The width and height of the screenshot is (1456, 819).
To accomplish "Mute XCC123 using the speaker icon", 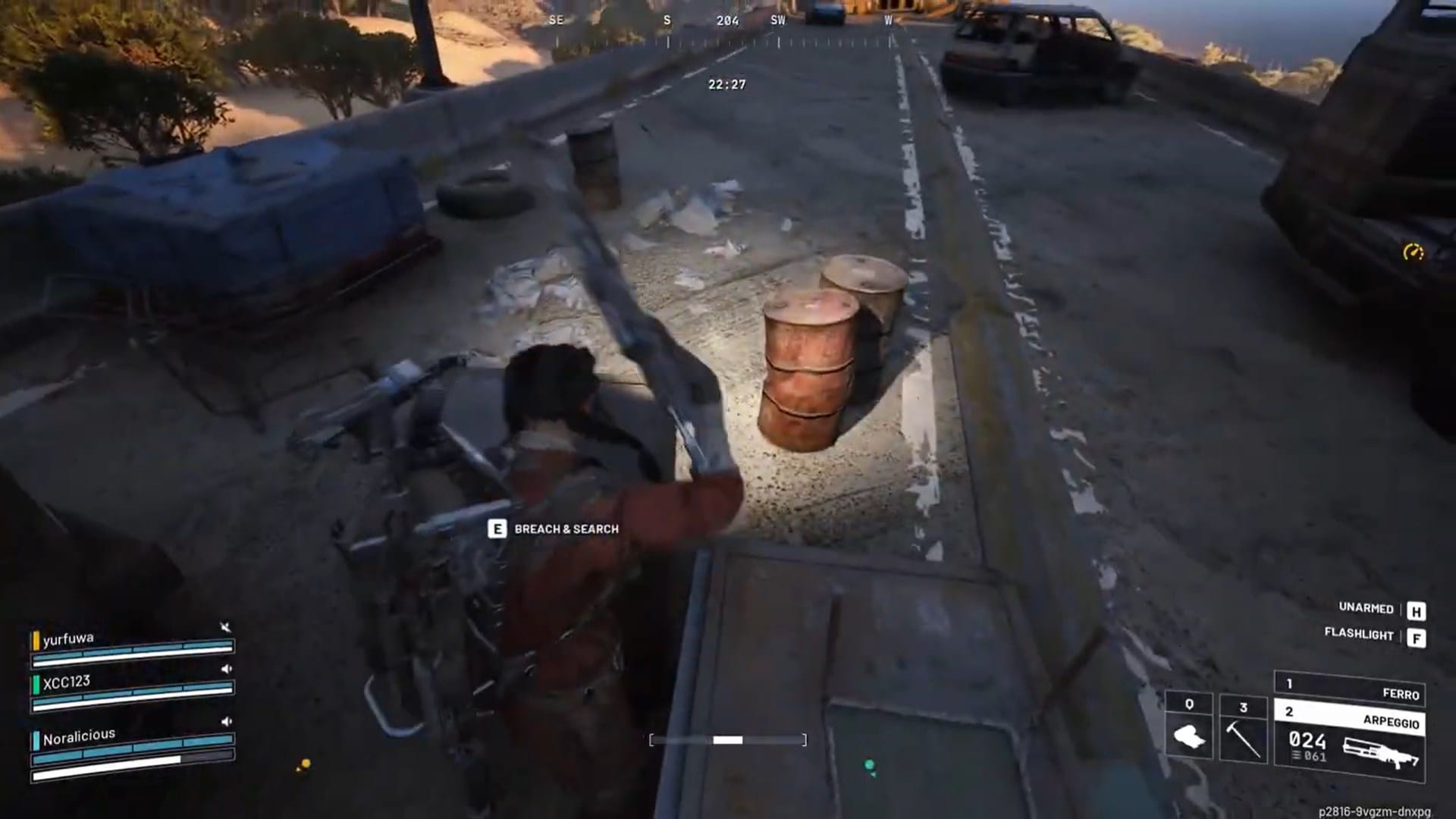I will coord(226,669).
